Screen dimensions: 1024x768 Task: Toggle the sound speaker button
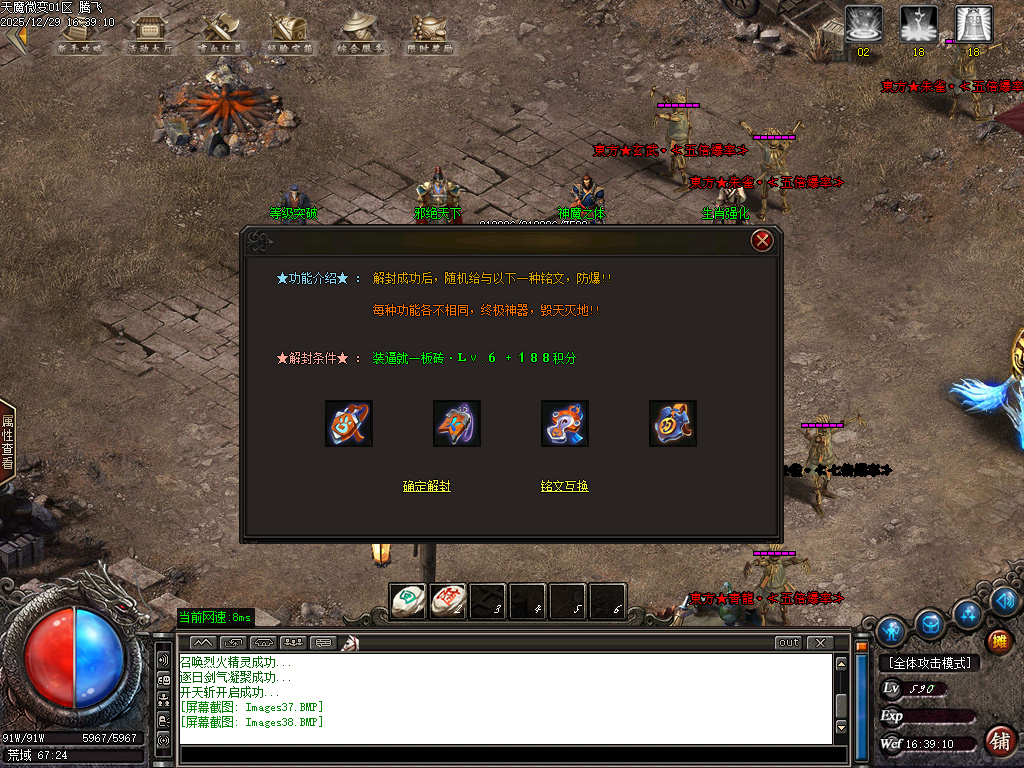click(x=1005, y=601)
